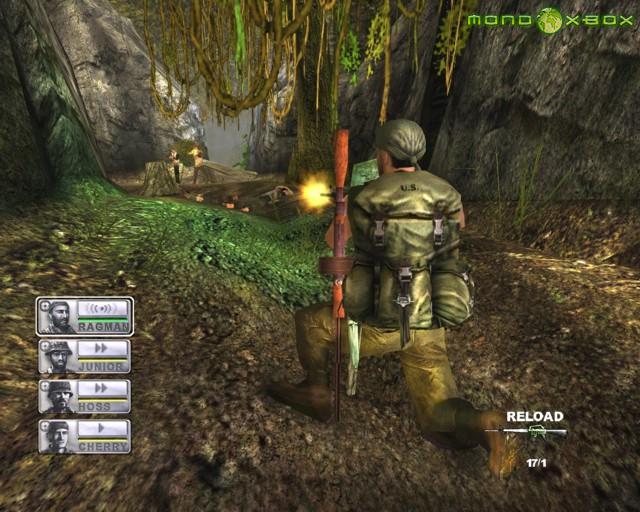Select Ragman's squad member panel
Screen dimensions: 640x512
[x=85, y=315]
